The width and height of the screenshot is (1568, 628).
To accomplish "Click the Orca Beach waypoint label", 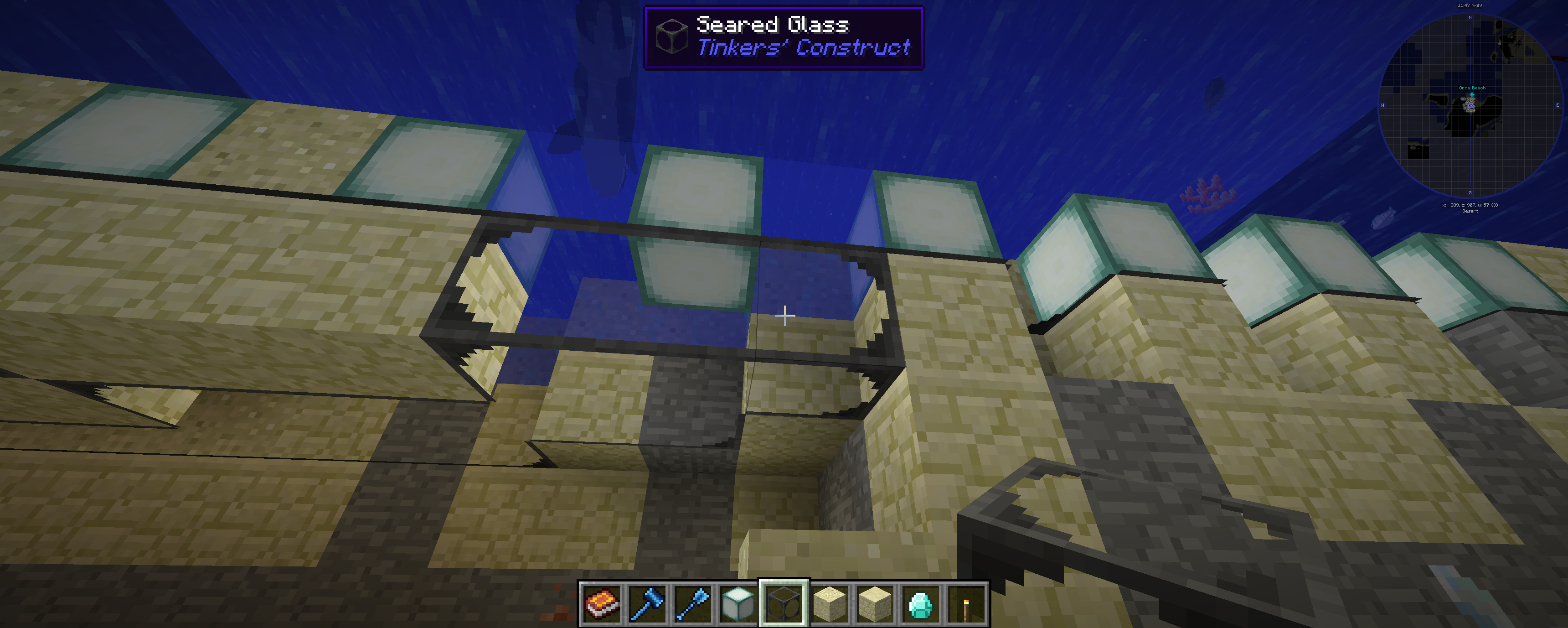I will click(x=1472, y=88).
